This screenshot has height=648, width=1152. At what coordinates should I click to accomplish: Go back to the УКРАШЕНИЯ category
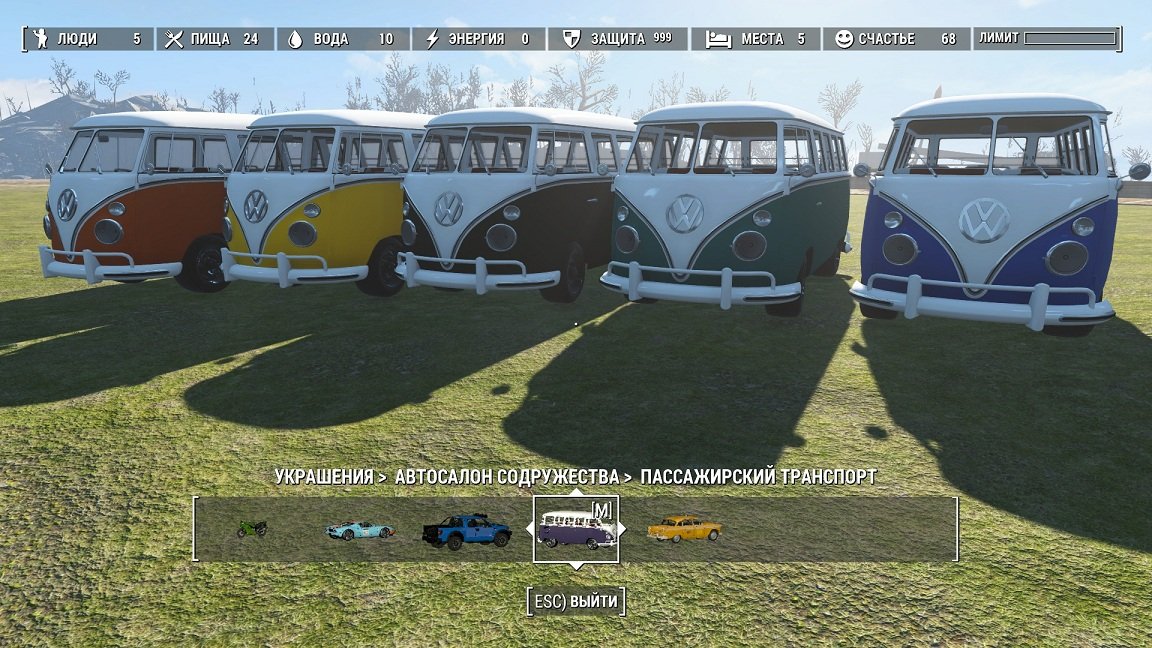(324, 477)
